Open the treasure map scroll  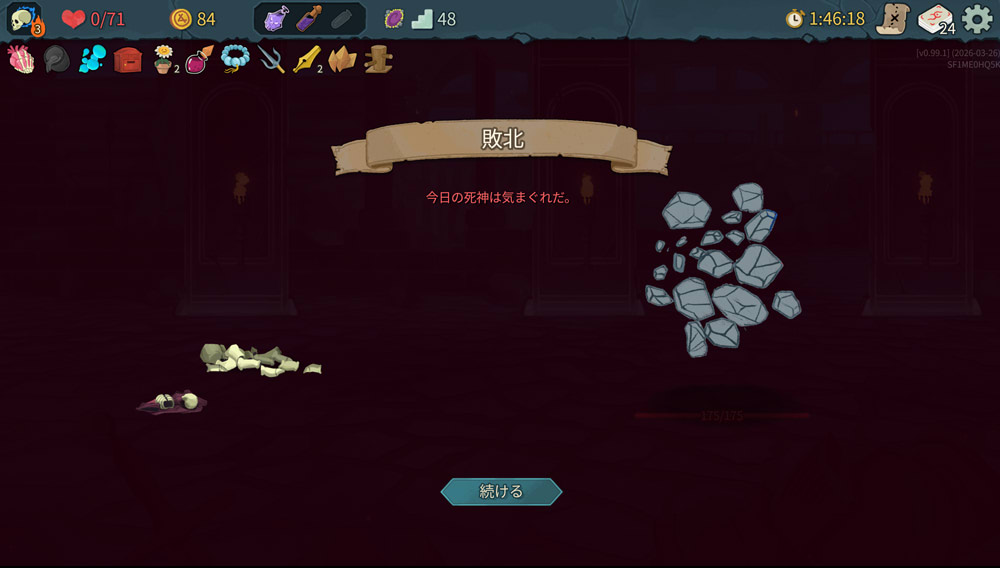point(892,19)
